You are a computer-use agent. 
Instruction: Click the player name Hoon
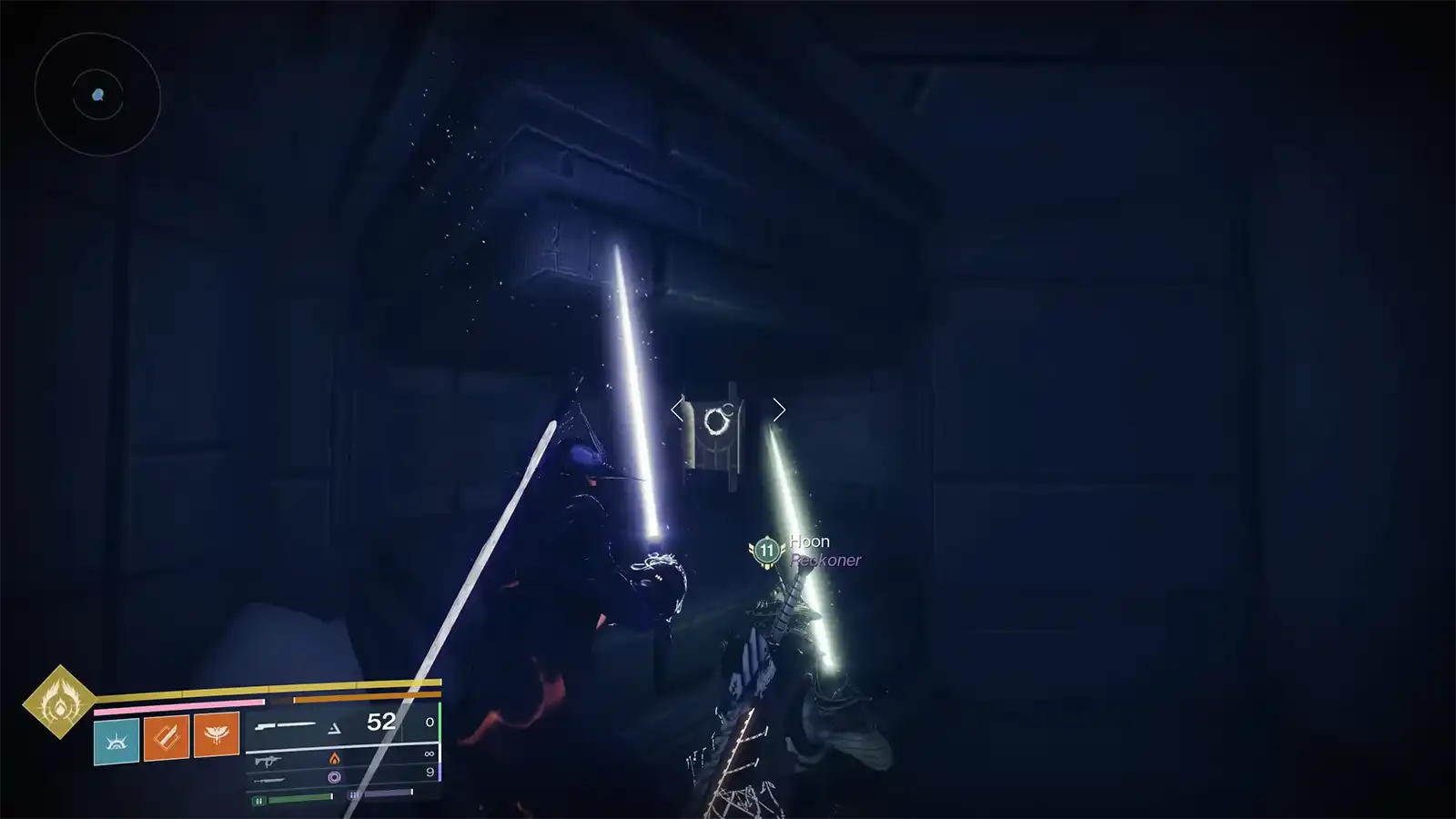[809, 541]
